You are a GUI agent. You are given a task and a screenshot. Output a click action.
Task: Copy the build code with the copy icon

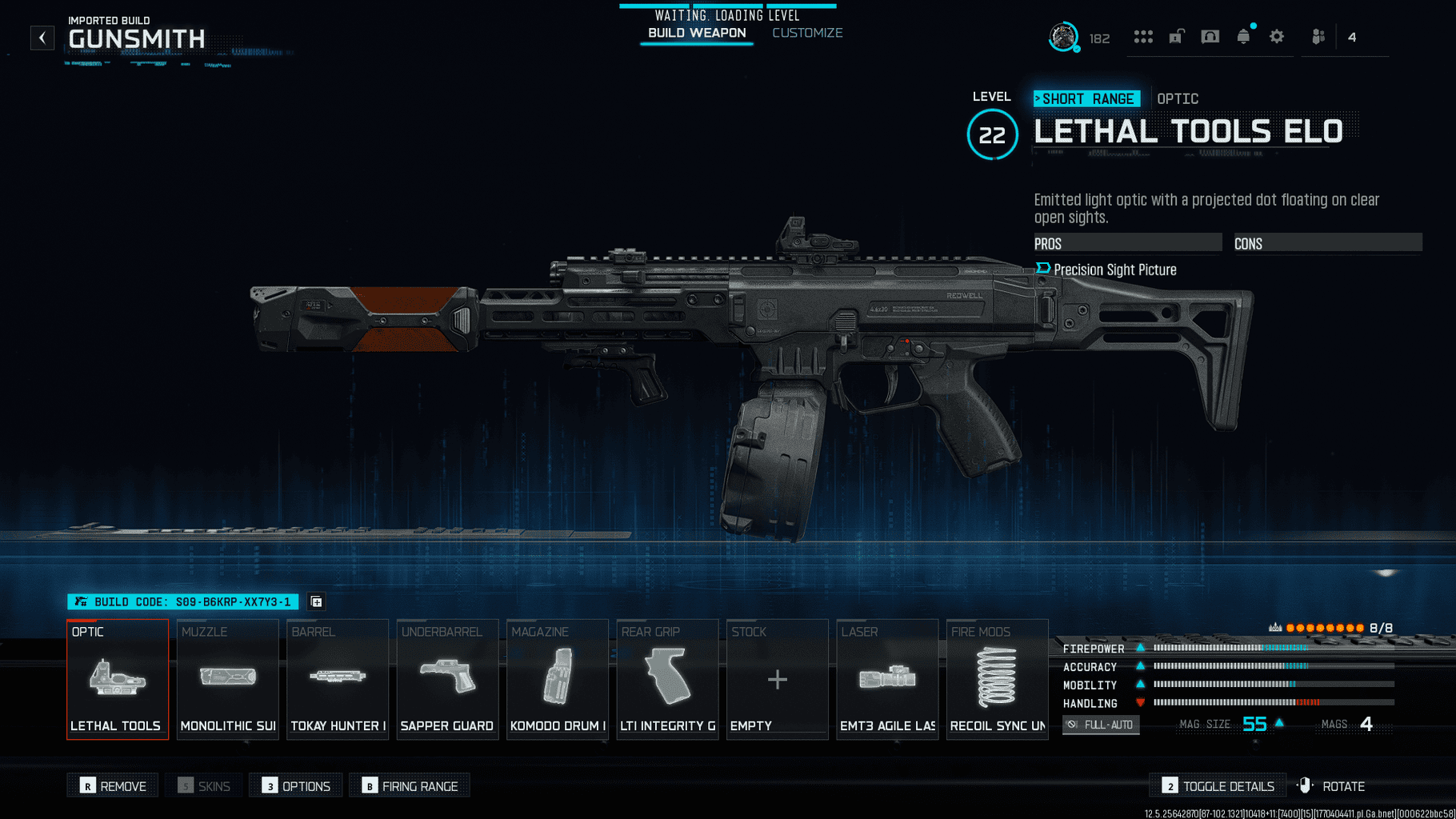317,601
